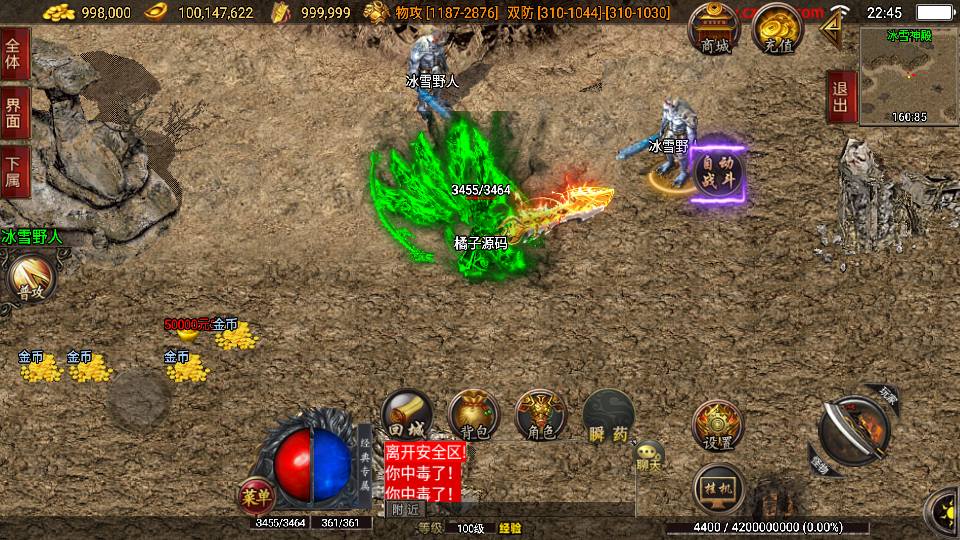The image size is (960, 540).
Task: Open the 角色 character sheet
Action: click(541, 415)
